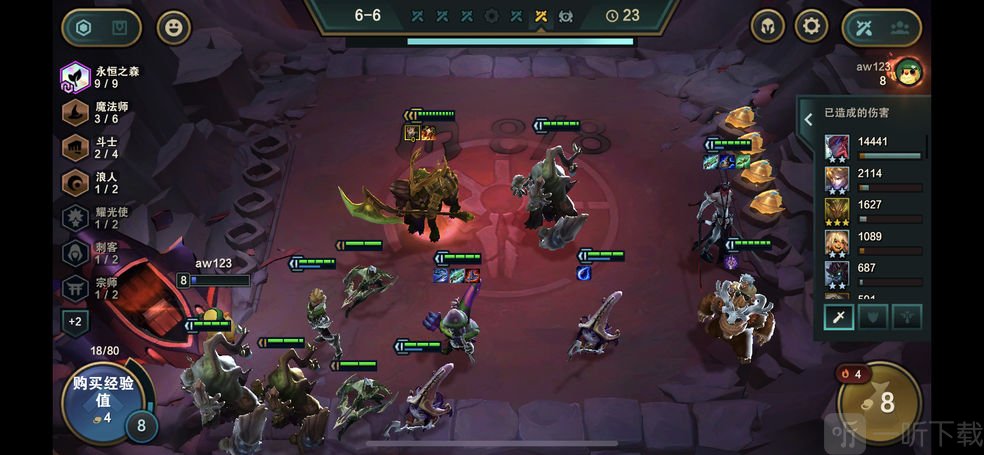This screenshot has height=455, width=984.
Task: Inspect the 斗士 trait icon
Action: click(x=76, y=147)
